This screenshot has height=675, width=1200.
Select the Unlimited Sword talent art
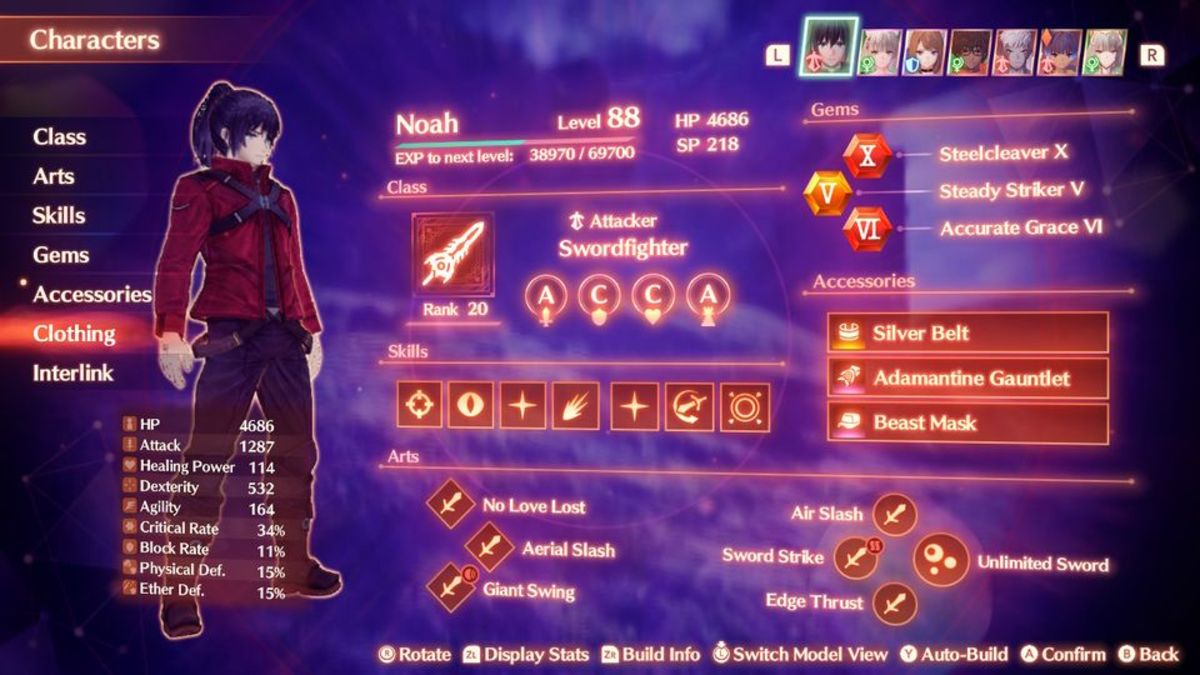tap(940, 560)
